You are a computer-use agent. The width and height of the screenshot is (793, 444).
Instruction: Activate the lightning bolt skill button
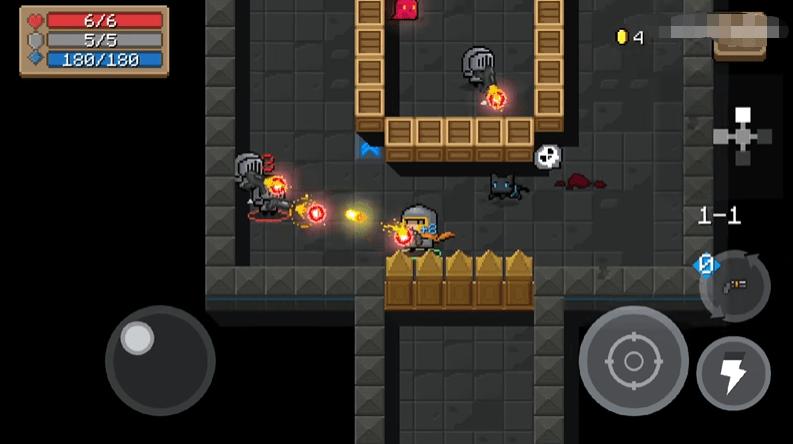click(733, 373)
